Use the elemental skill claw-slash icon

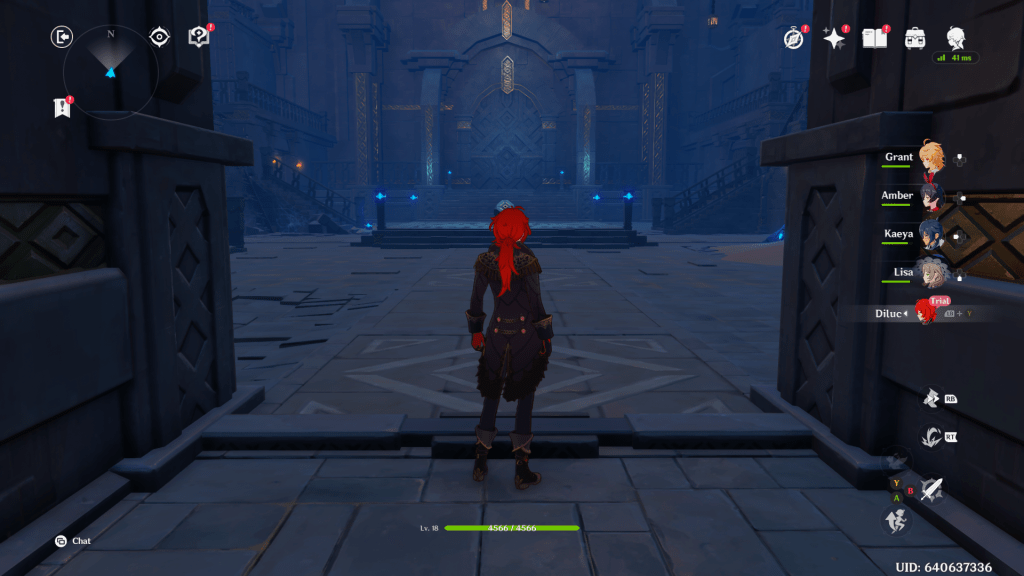coord(931,436)
